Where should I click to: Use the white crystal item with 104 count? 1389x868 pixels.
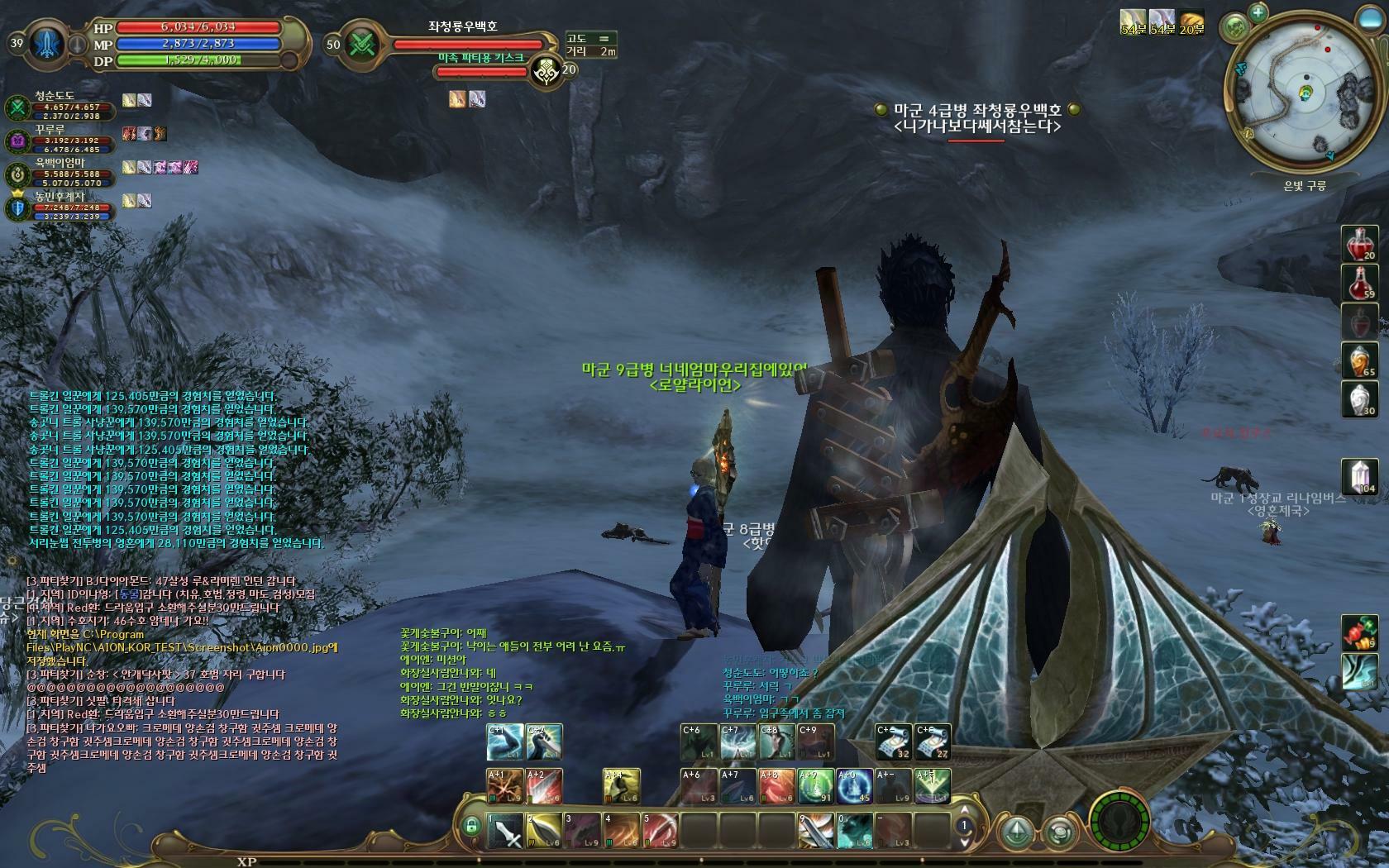pos(1359,477)
